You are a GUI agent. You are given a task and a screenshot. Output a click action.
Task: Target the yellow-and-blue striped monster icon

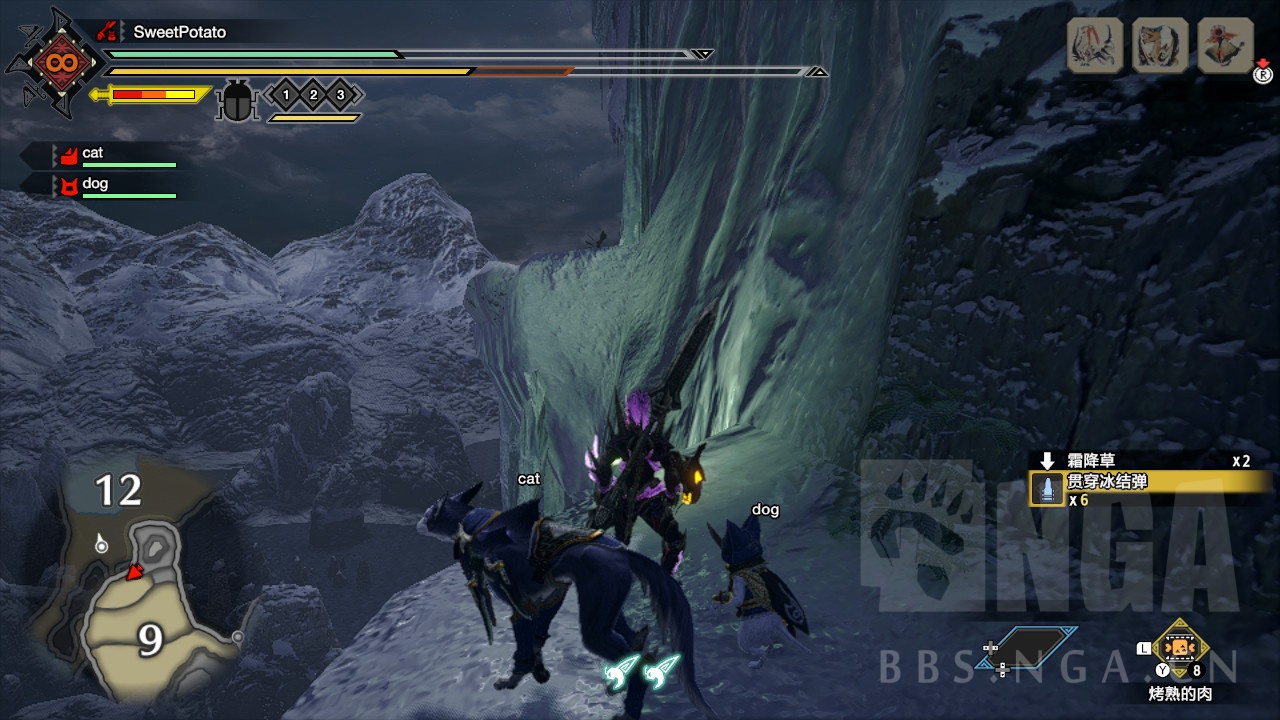click(x=1160, y=45)
